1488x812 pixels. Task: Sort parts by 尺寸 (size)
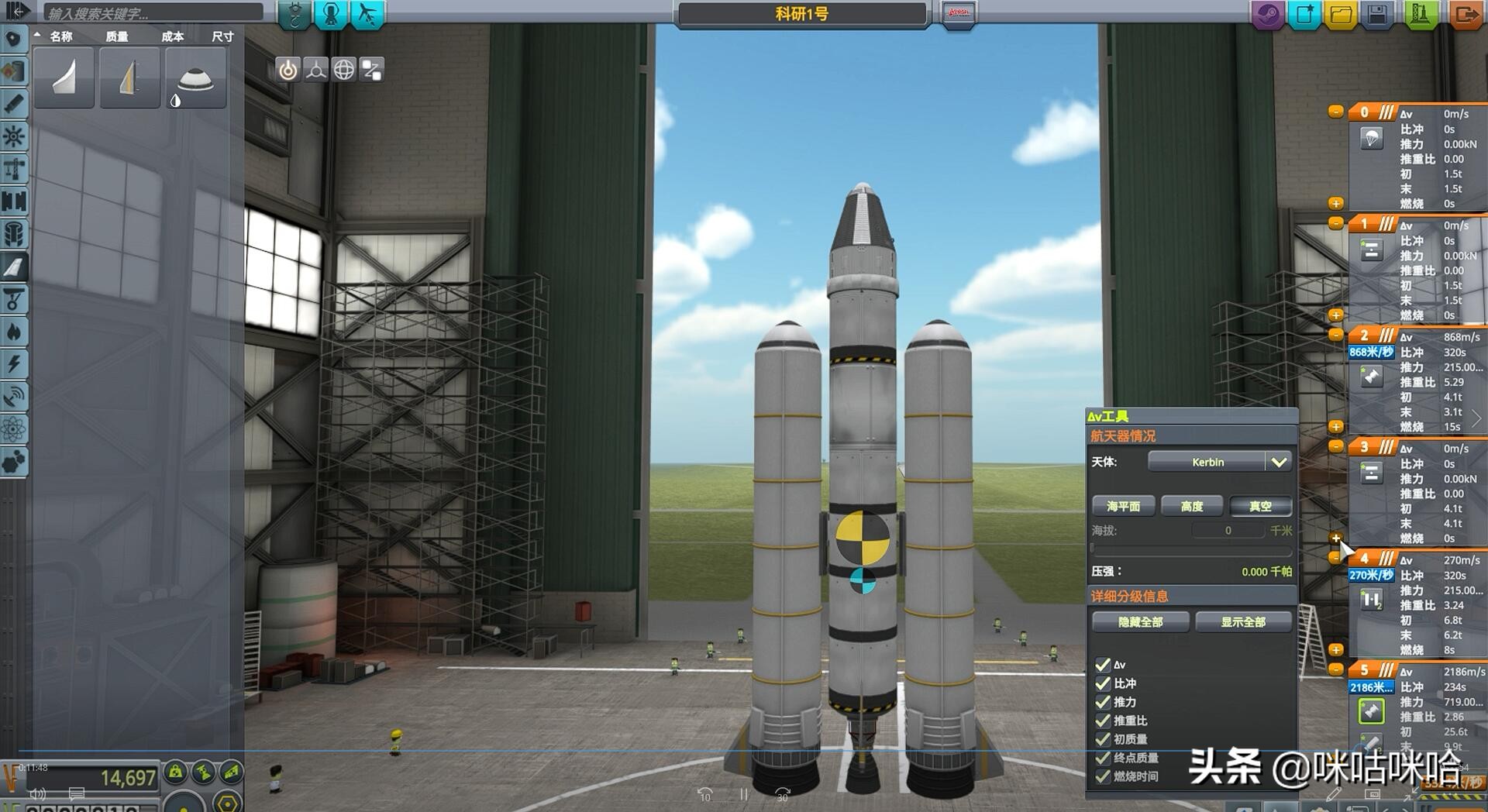(x=222, y=36)
